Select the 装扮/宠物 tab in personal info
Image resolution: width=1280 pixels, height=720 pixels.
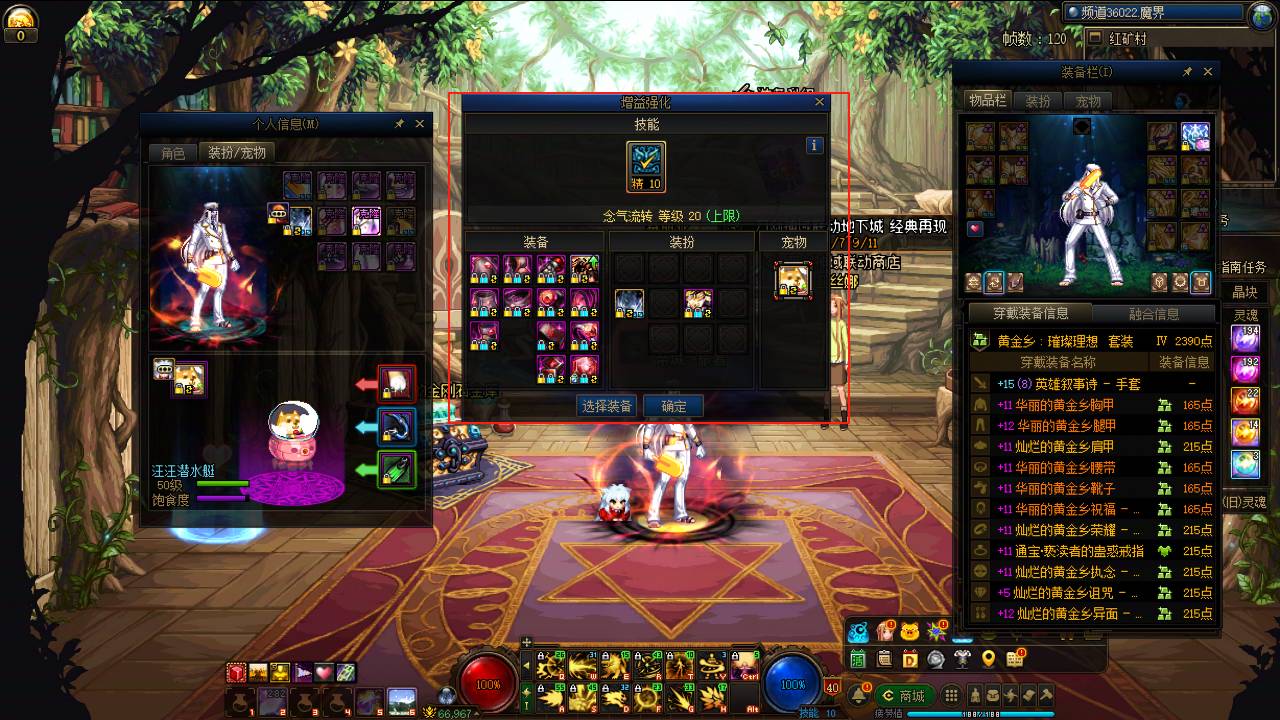[x=236, y=153]
